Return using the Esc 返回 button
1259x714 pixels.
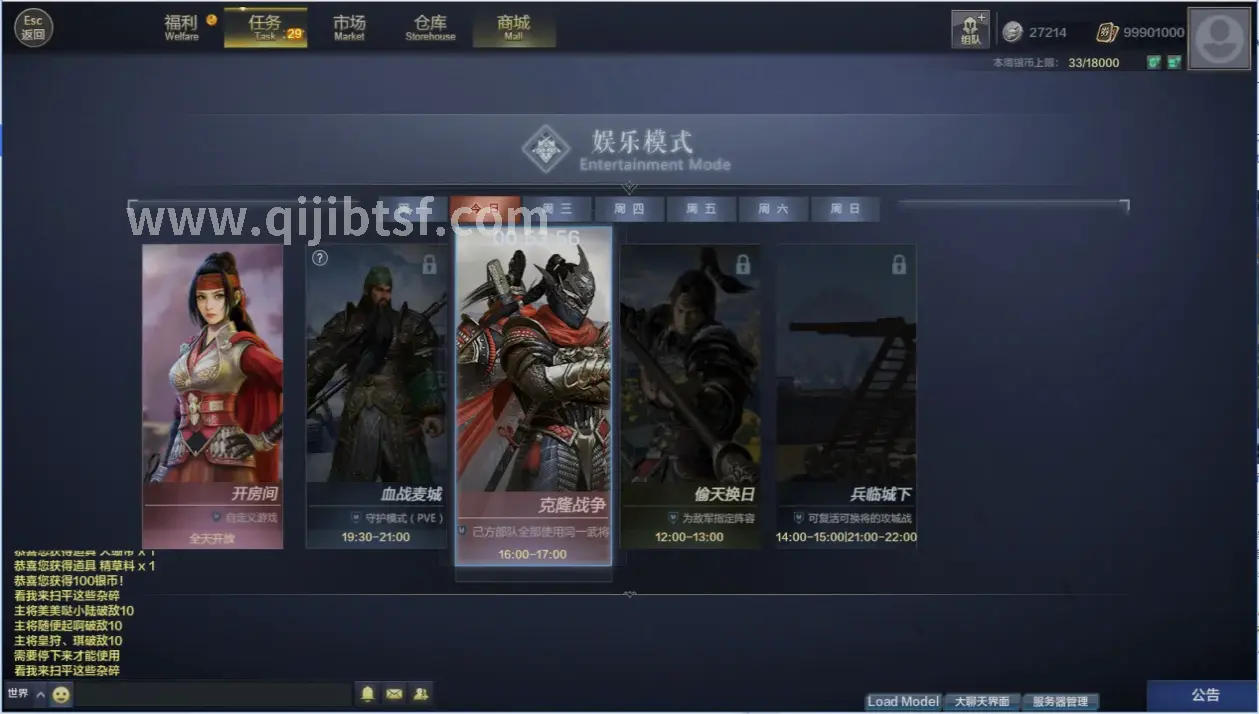[x=33, y=28]
